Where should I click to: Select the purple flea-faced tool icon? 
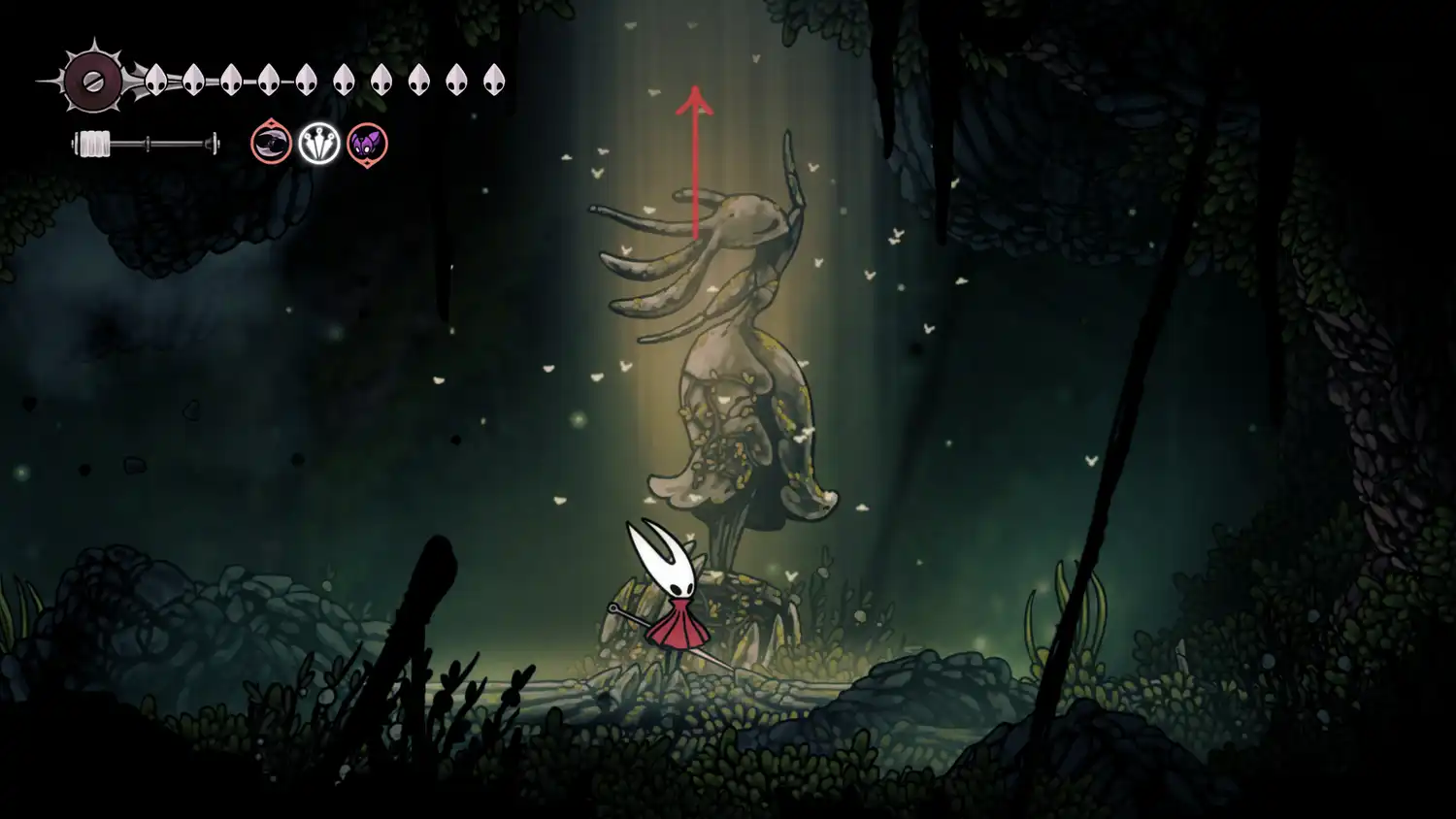coord(367,145)
